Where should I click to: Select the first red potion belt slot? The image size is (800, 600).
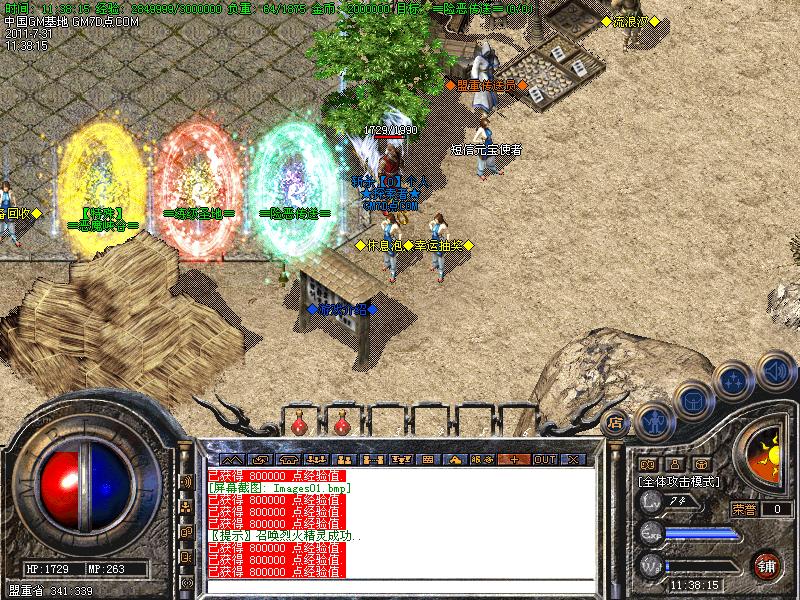299,425
